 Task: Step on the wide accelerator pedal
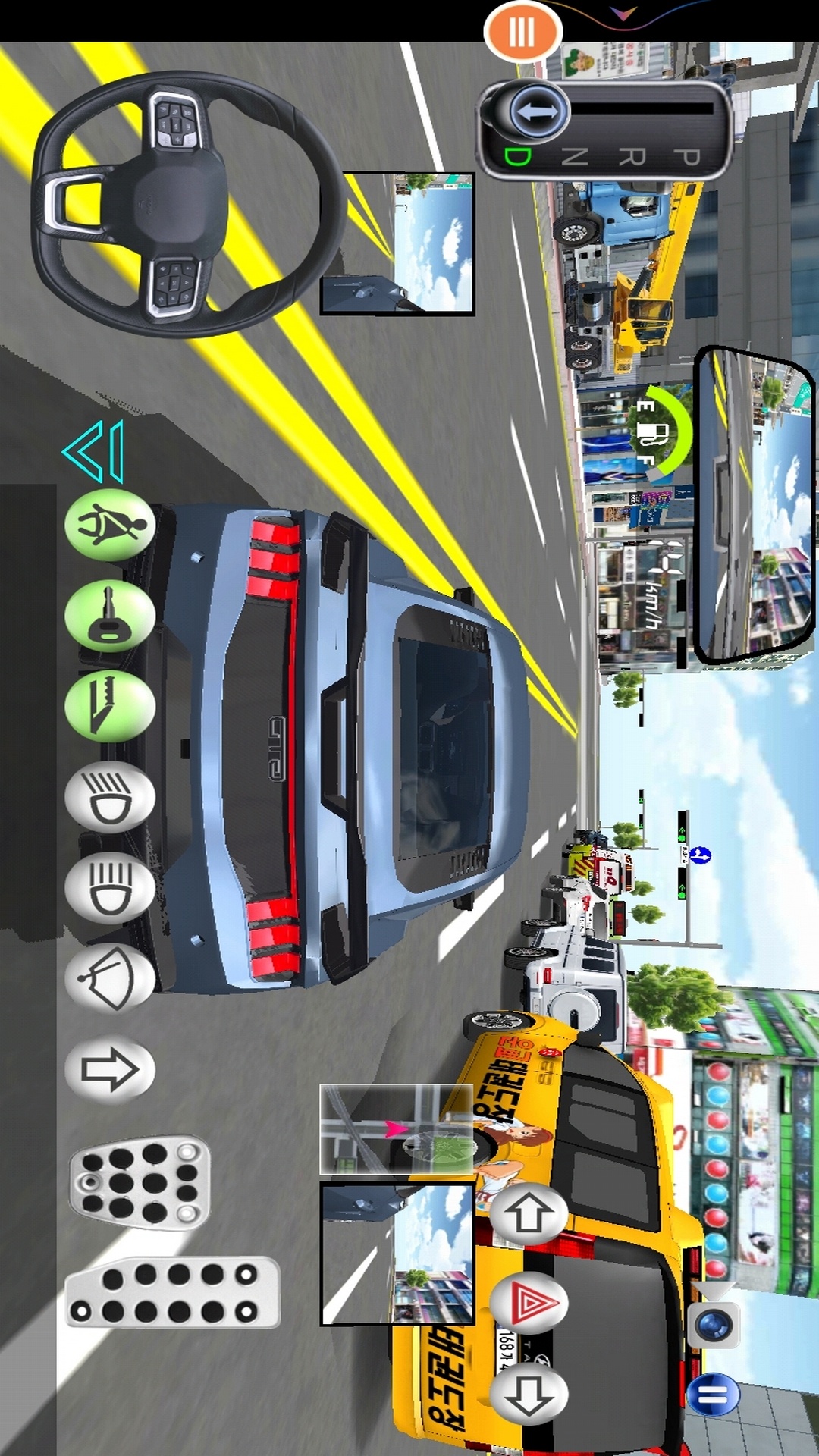[x=173, y=1292]
